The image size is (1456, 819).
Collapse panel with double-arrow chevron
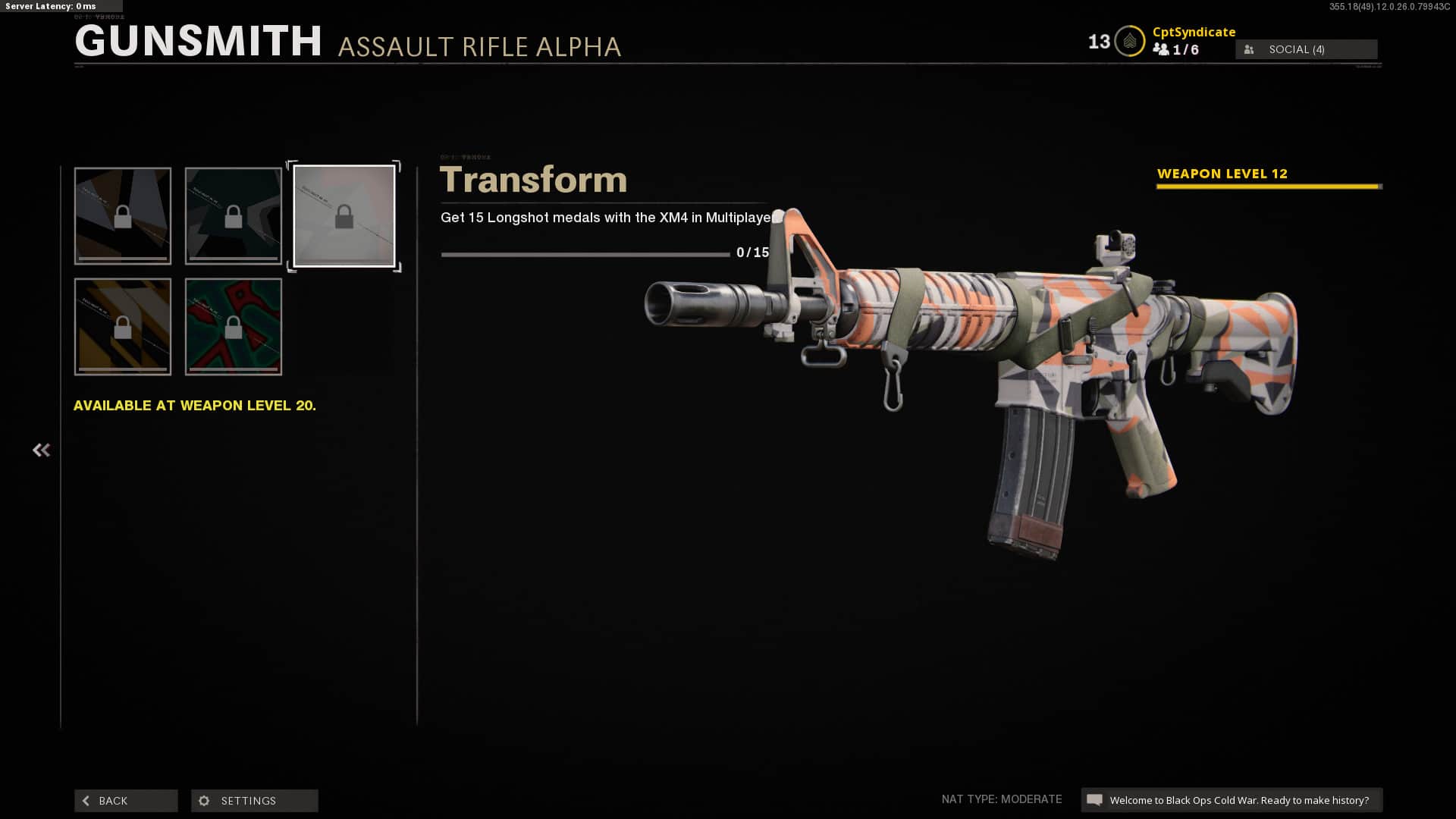click(41, 450)
